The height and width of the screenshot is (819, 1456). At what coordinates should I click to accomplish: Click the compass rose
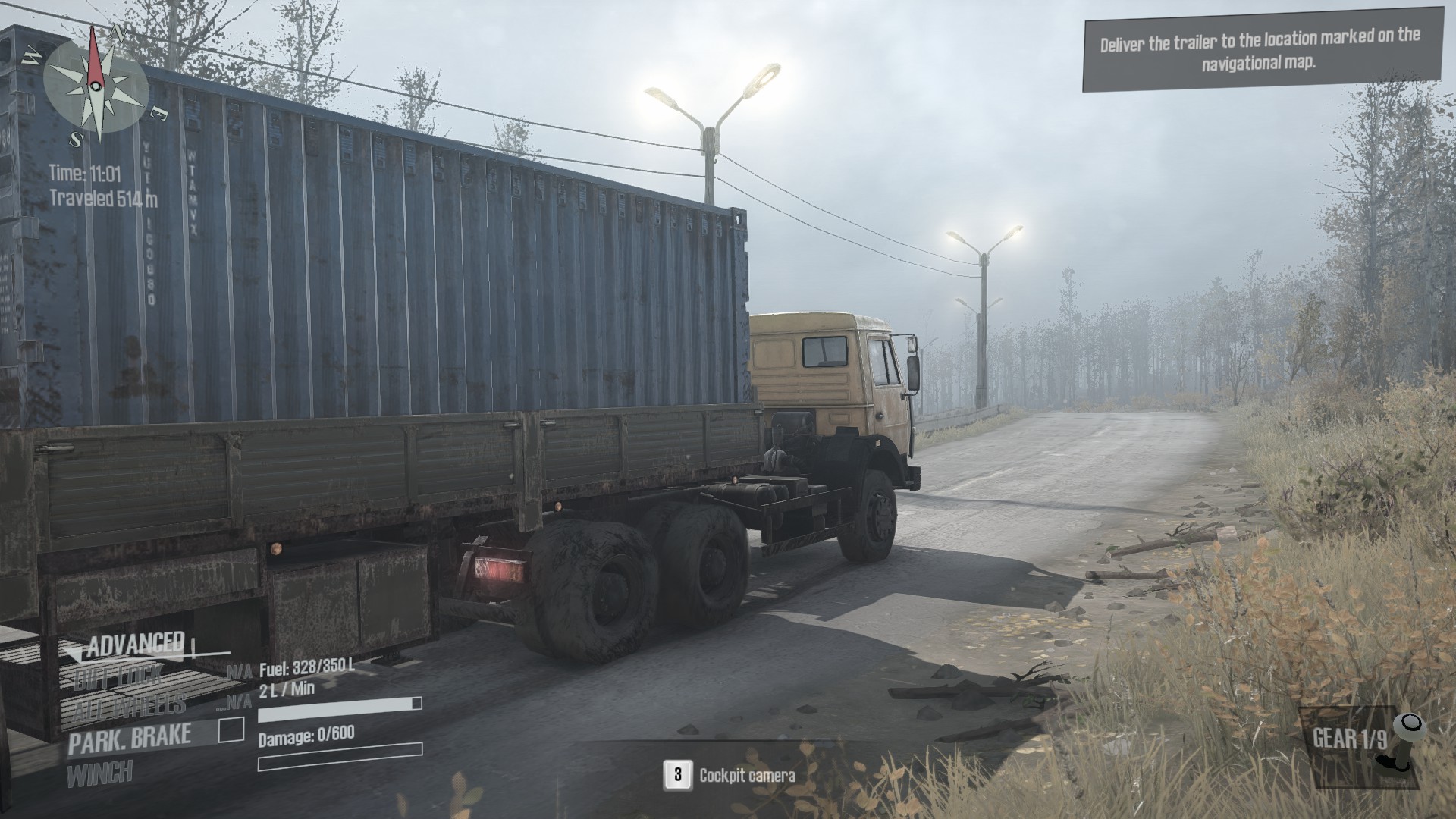tap(96, 84)
